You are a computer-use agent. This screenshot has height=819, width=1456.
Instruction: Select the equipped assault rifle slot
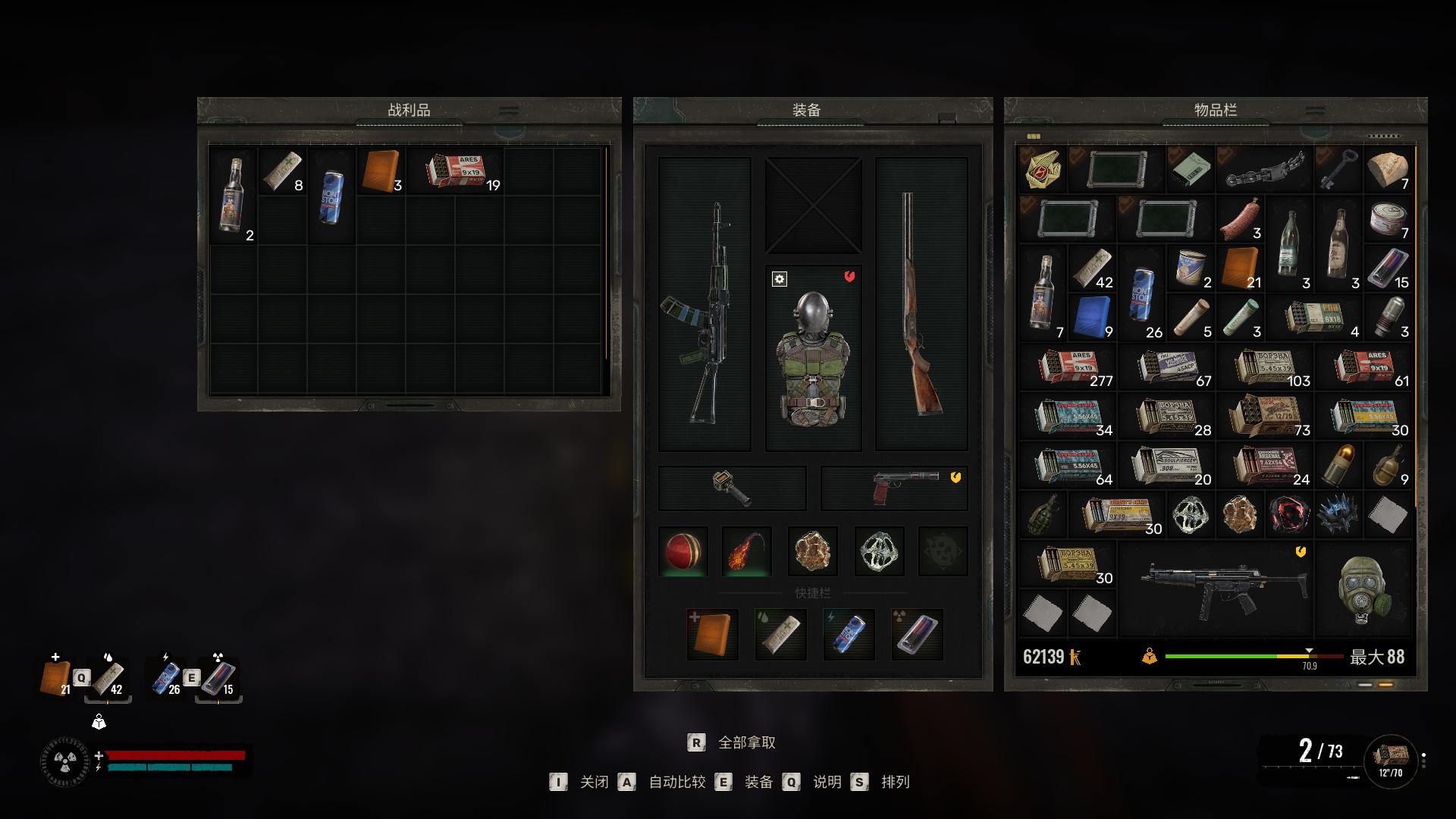(704, 305)
